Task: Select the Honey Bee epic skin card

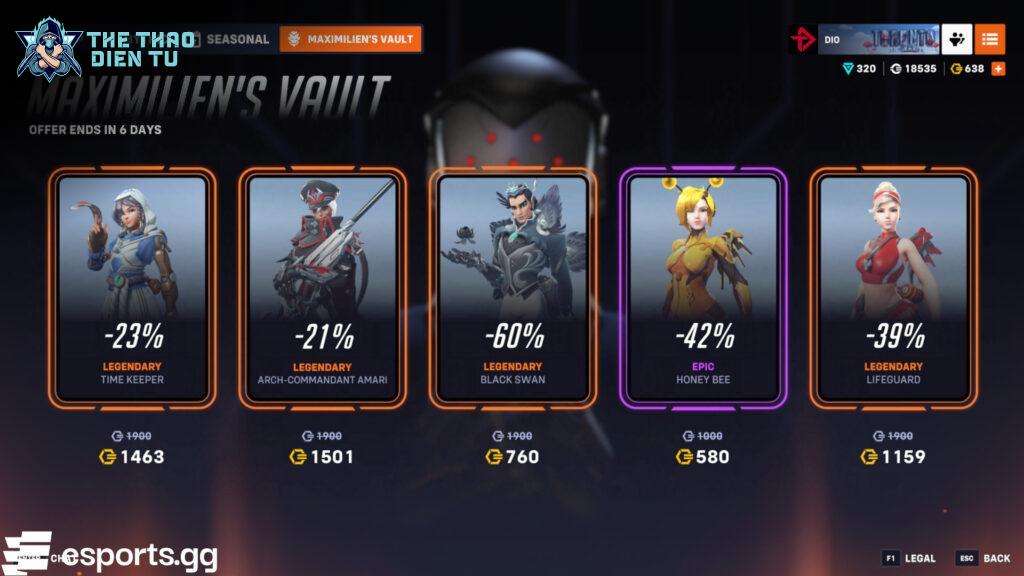Action: [x=703, y=288]
